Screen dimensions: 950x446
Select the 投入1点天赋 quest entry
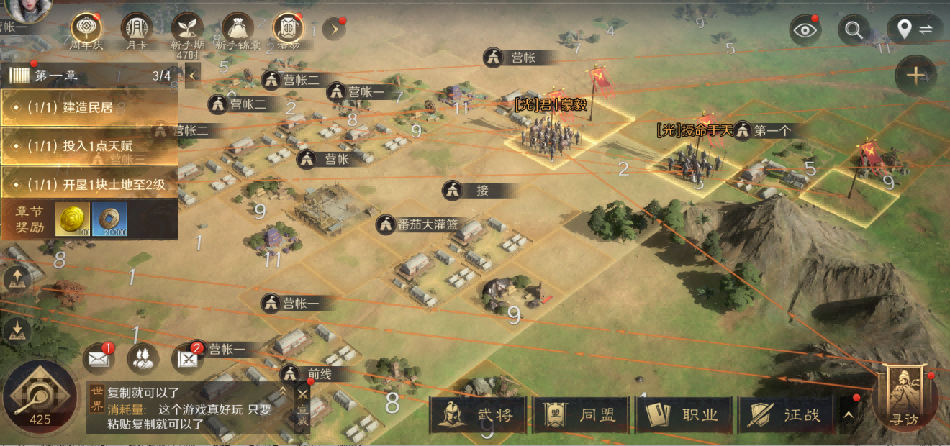90,145
